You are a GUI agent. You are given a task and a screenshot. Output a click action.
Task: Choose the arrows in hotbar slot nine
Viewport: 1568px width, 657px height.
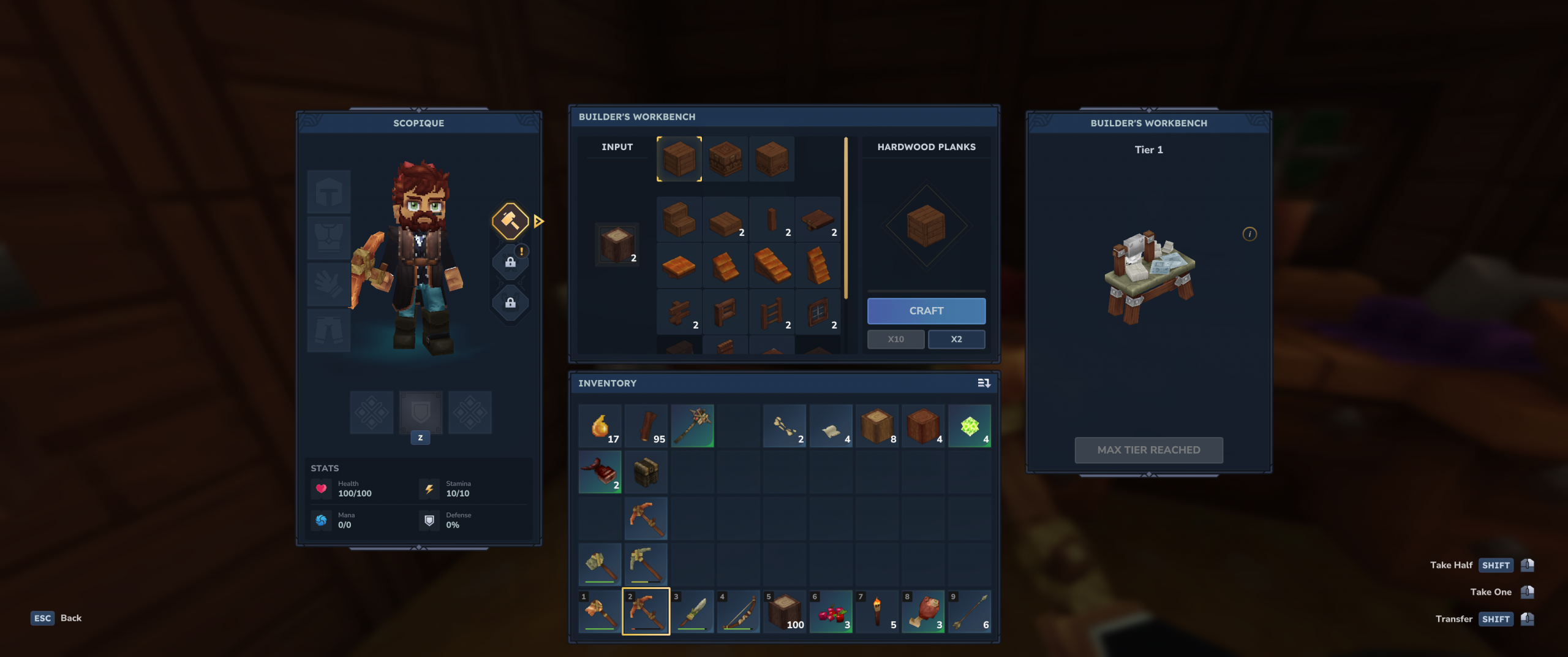click(x=969, y=611)
